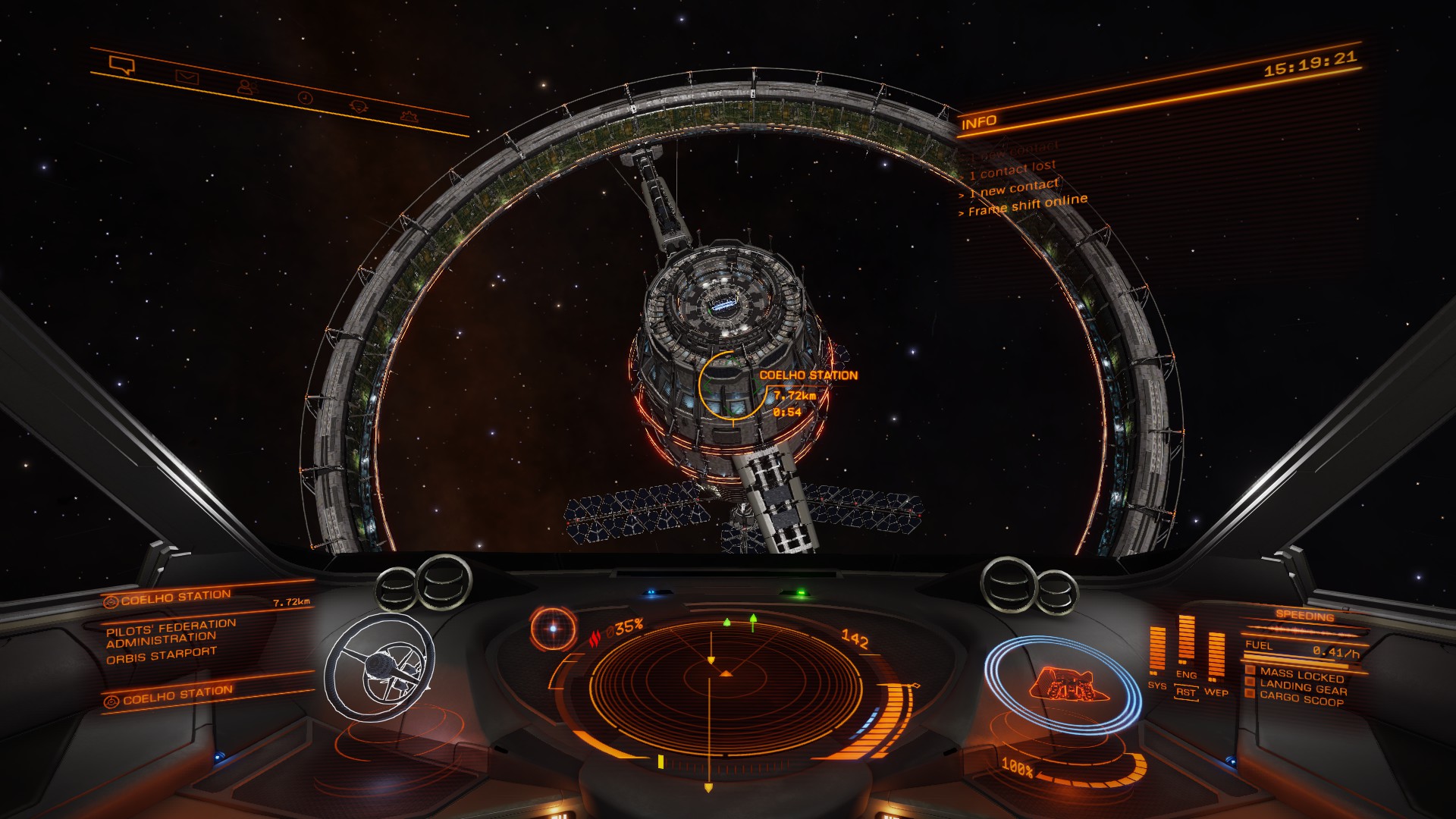Reset power distribution with RST
Viewport: 1456px width, 819px height.
pyautogui.click(x=1186, y=692)
